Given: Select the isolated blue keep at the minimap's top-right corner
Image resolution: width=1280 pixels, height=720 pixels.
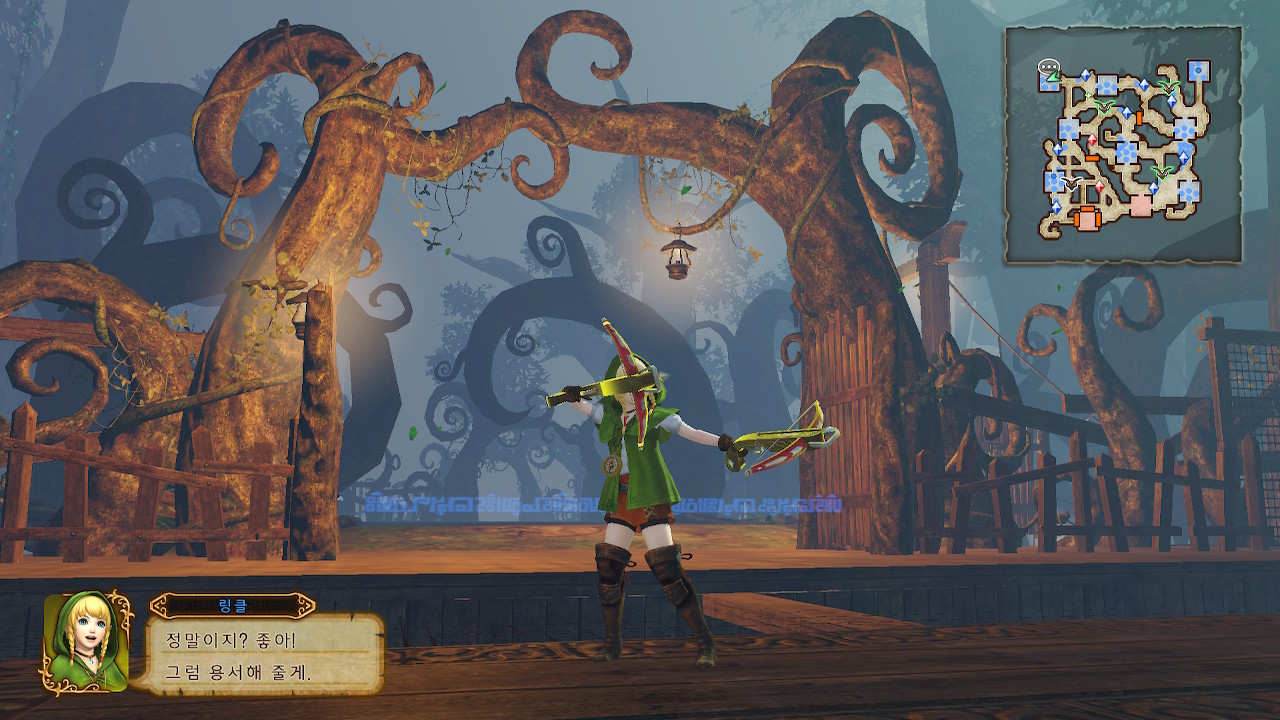Looking at the screenshot, I should coord(1198,71).
